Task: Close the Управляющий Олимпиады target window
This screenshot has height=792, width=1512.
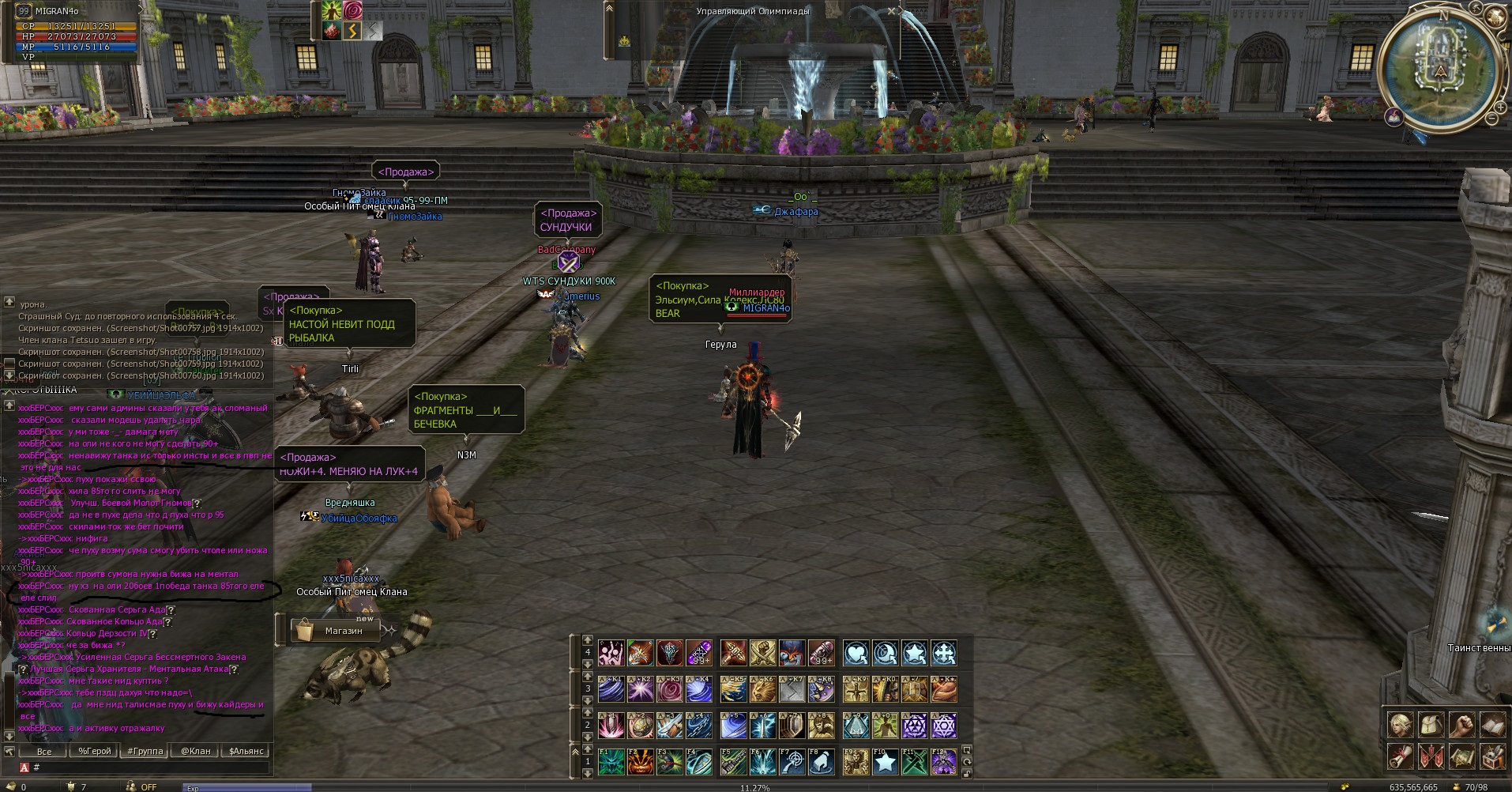Action: pos(892,11)
